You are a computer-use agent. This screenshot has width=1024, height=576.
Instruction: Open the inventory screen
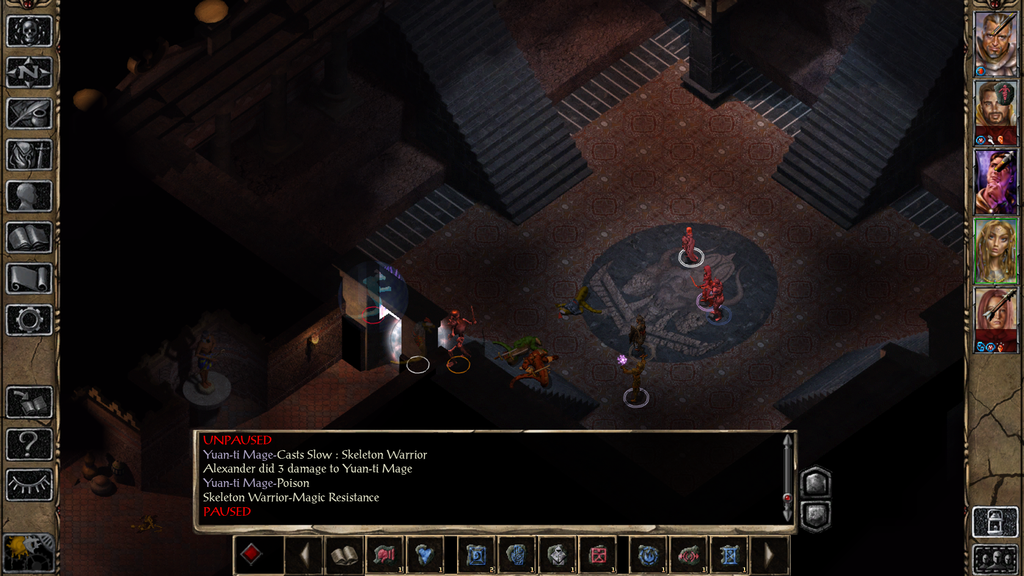pos(29,154)
